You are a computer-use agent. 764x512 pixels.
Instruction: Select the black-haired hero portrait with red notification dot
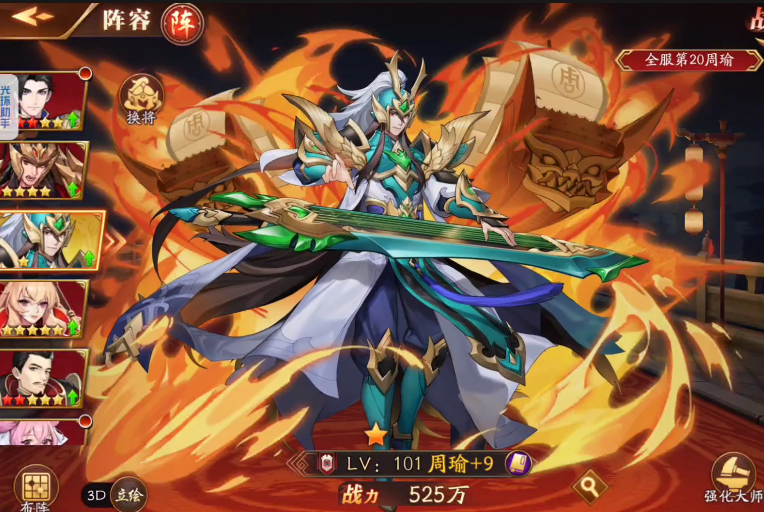pos(48,101)
